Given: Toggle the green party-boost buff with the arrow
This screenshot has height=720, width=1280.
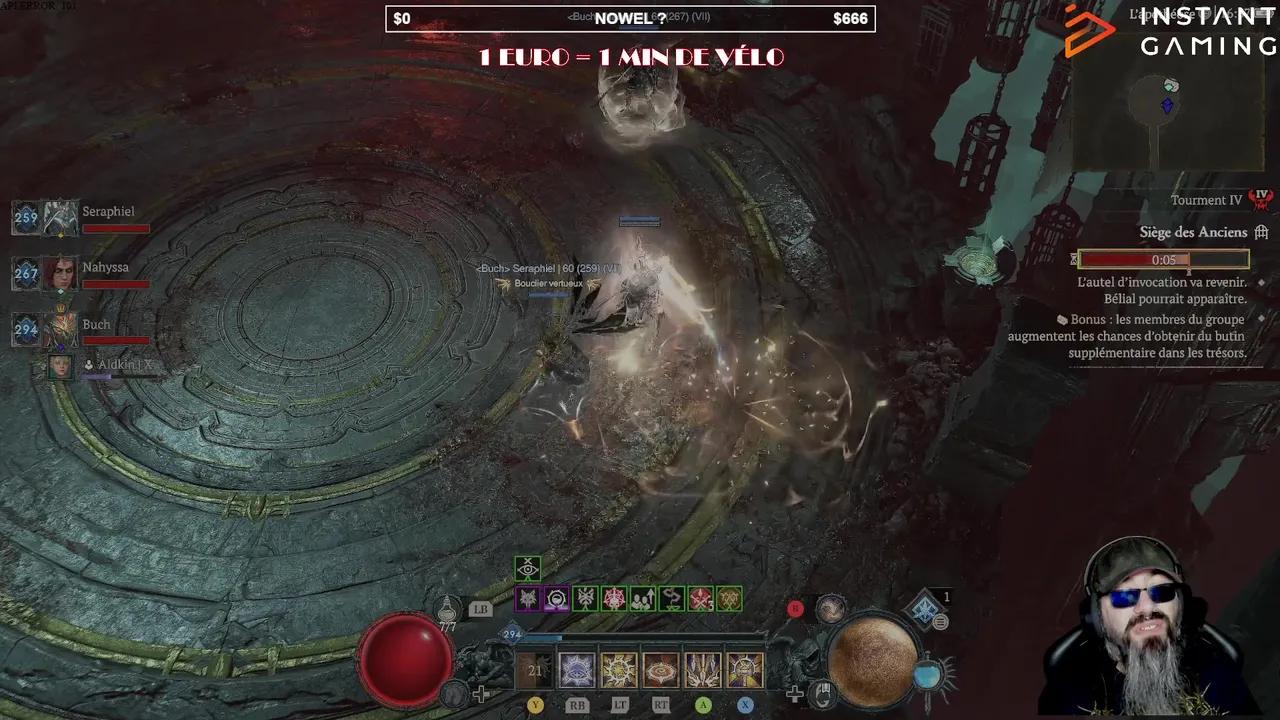Looking at the screenshot, I should [642, 599].
